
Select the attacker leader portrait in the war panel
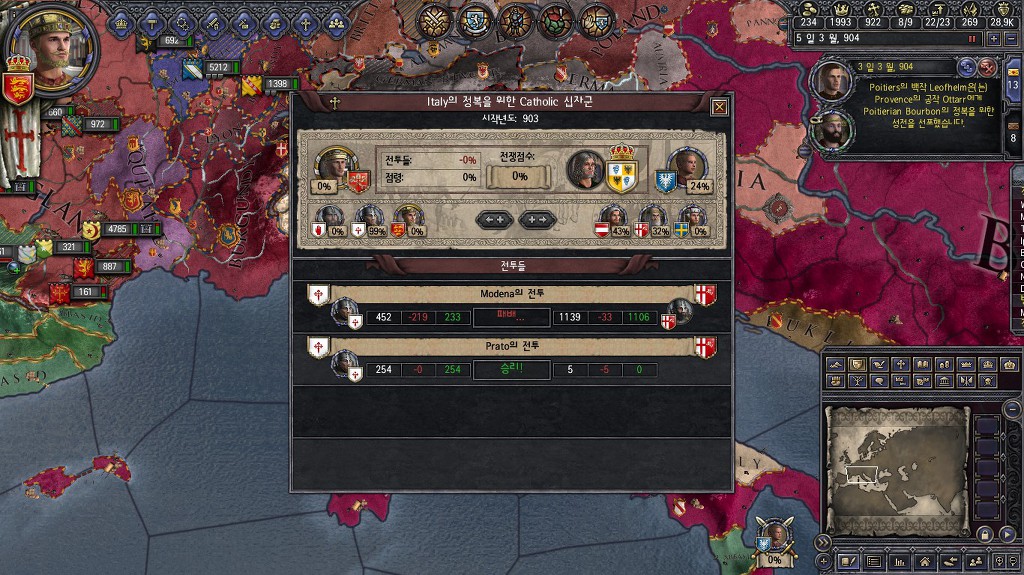[x=329, y=167]
